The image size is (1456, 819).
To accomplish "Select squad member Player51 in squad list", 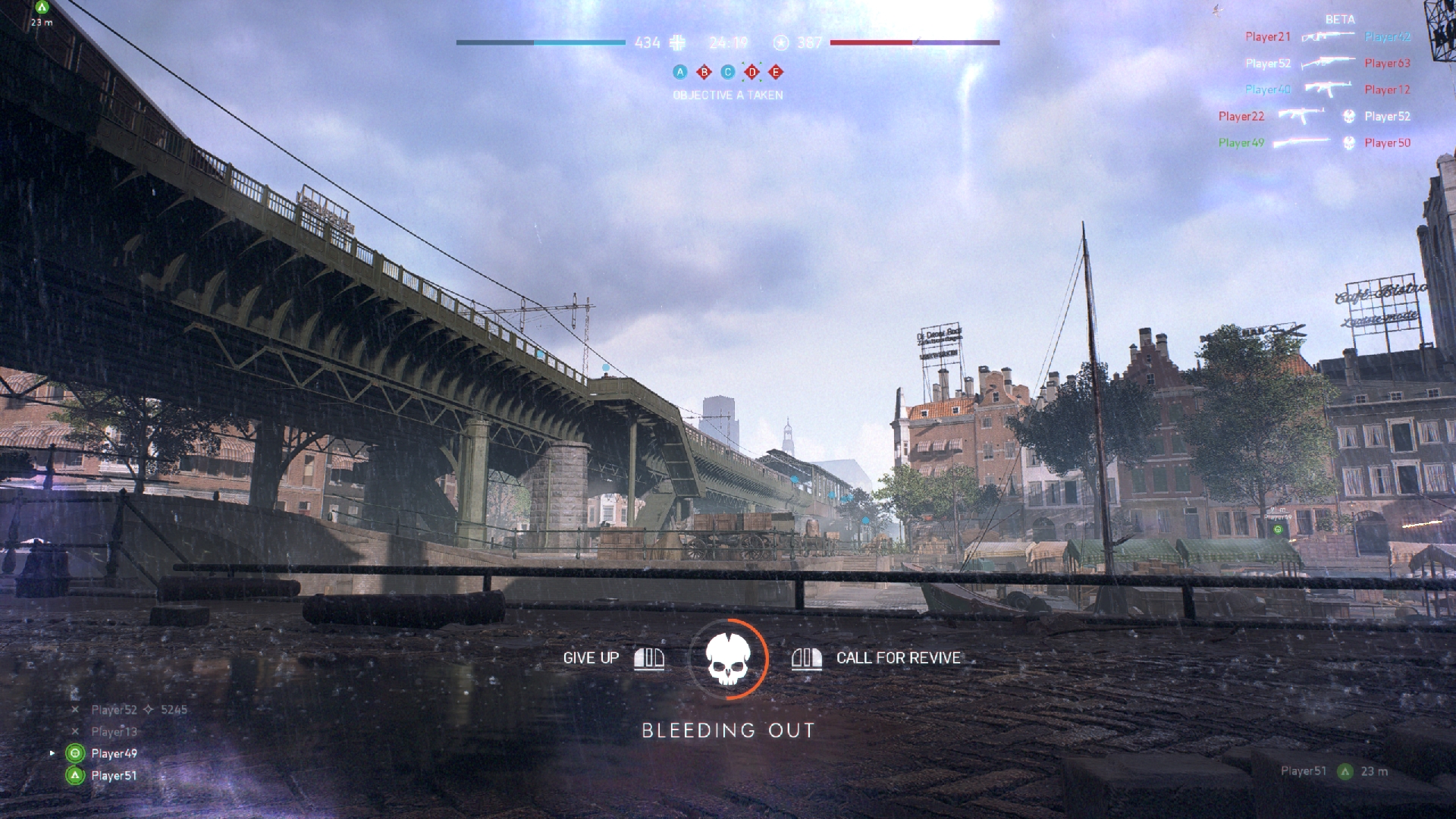I will pyautogui.click(x=114, y=775).
